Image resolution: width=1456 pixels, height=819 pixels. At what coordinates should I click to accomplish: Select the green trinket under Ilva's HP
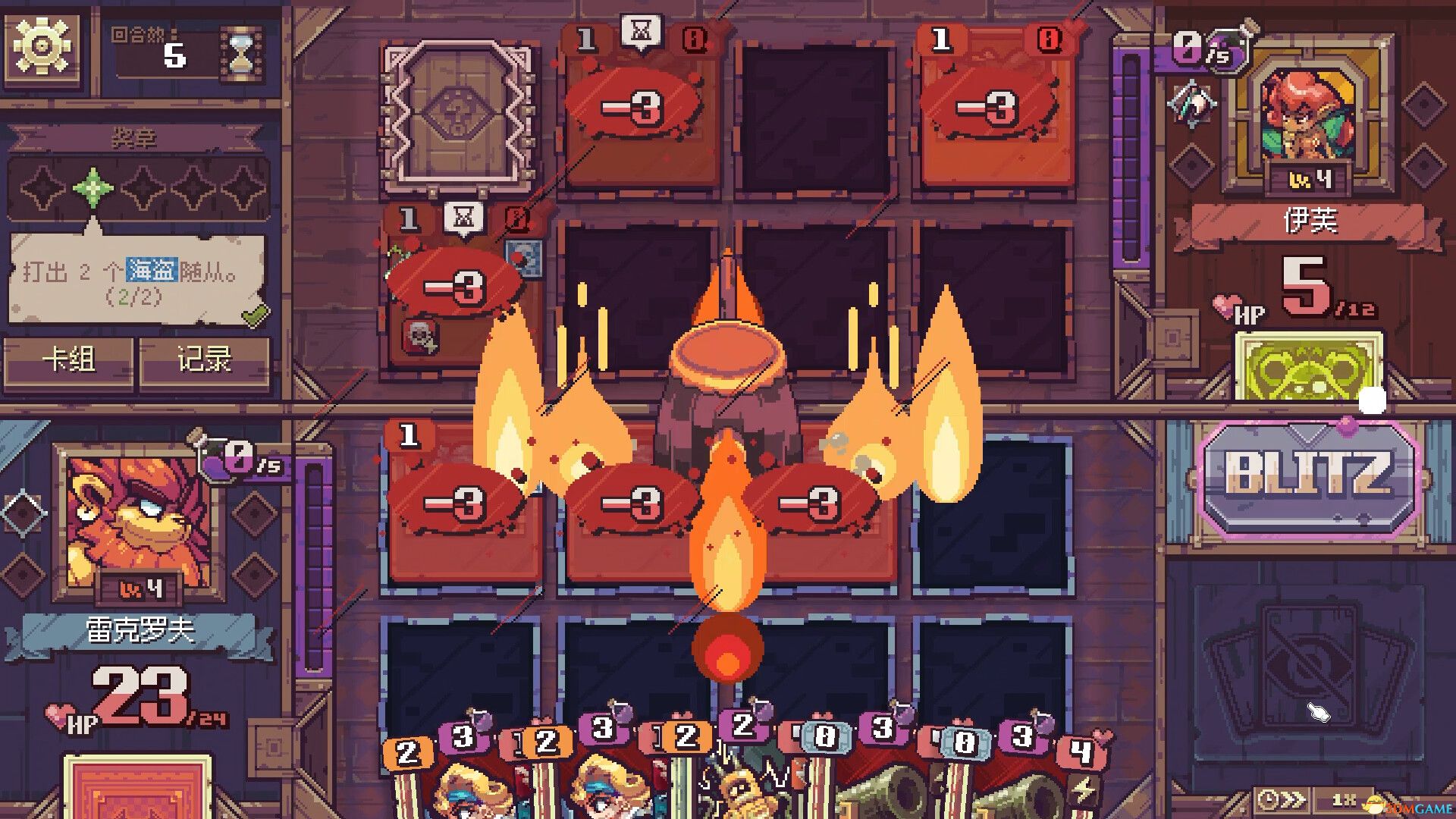click(x=1308, y=368)
